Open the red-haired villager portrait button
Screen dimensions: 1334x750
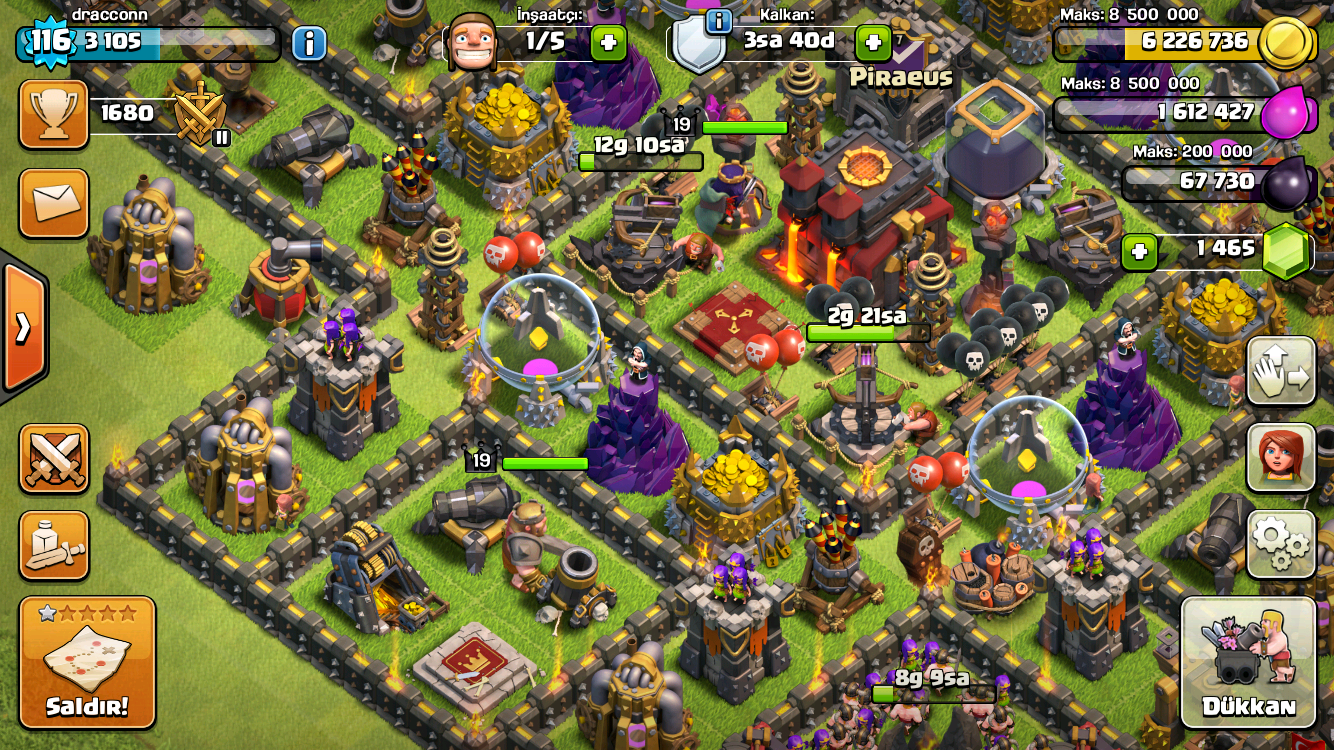[1280, 458]
